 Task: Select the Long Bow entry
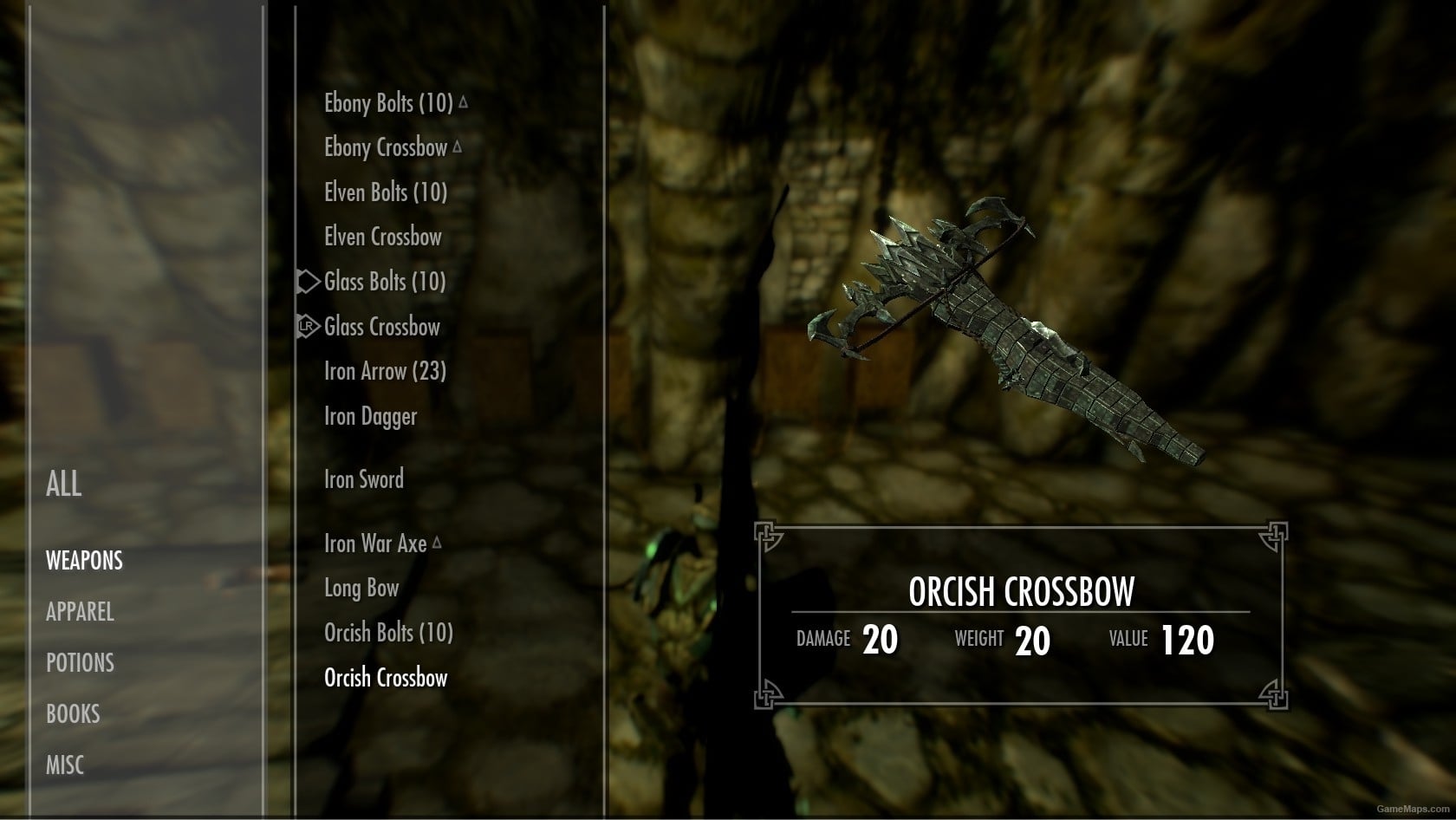[x=360, y=588]
